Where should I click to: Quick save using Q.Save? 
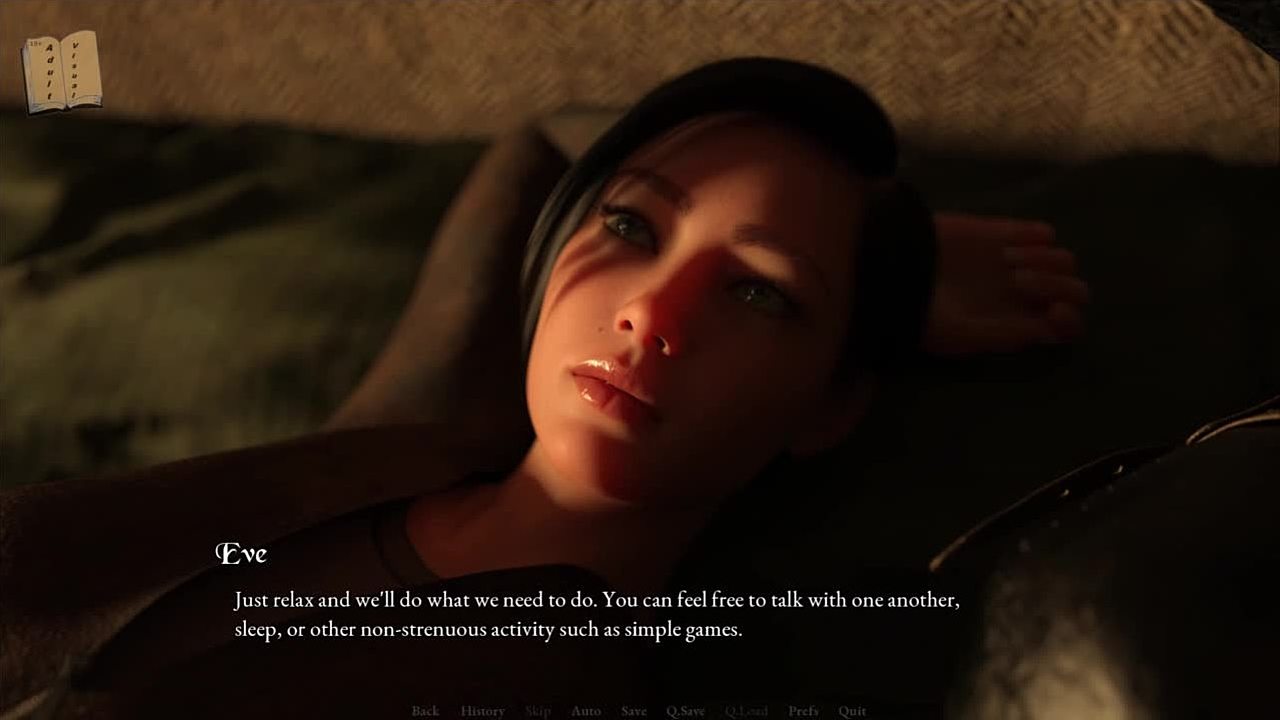click(686, 711)
